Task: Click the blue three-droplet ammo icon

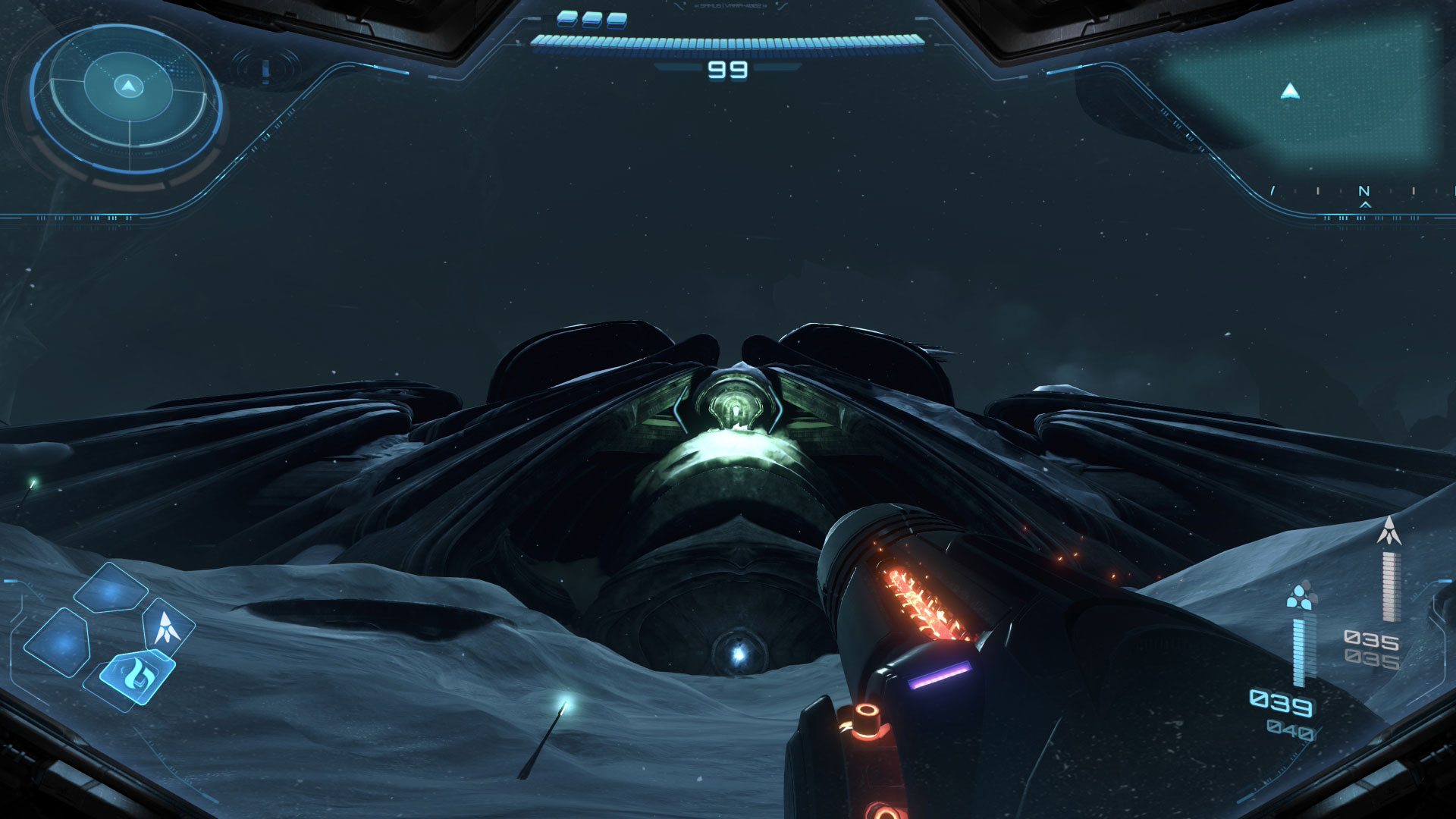Action: click(x=1301, y=596)
